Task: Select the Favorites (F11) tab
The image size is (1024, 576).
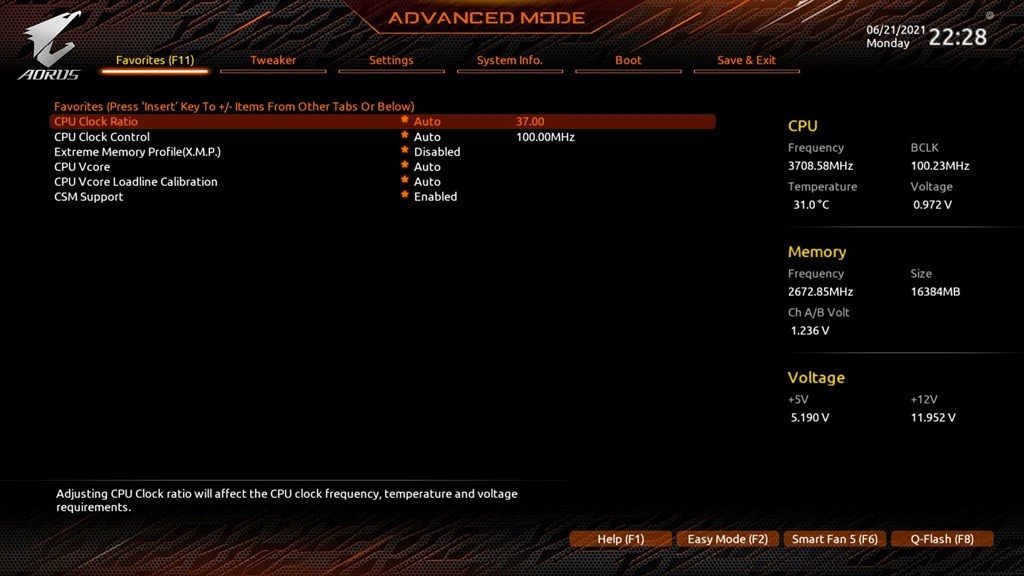Action: click(155, 60)
